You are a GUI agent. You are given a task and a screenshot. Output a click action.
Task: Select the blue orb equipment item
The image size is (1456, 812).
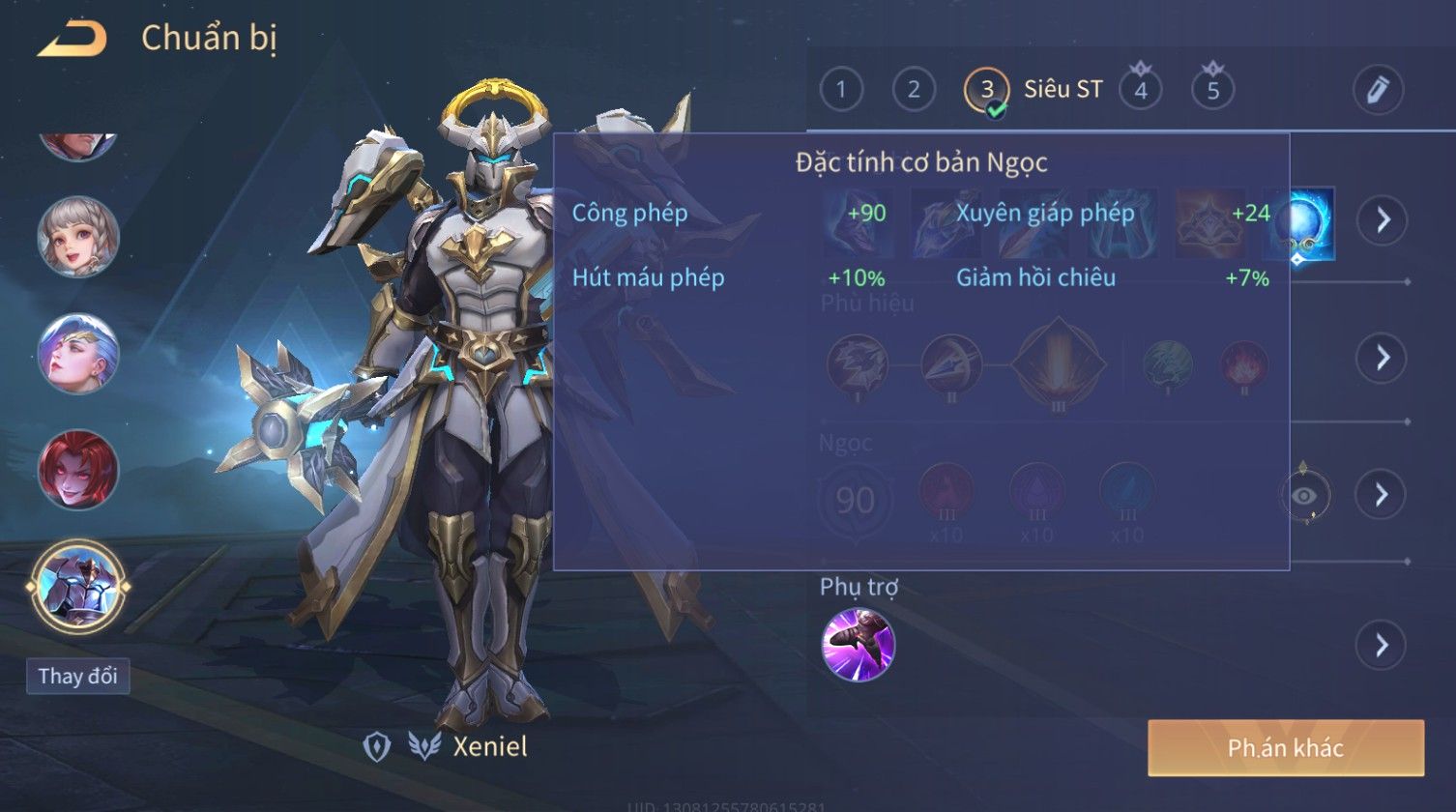coord(1303,222)
